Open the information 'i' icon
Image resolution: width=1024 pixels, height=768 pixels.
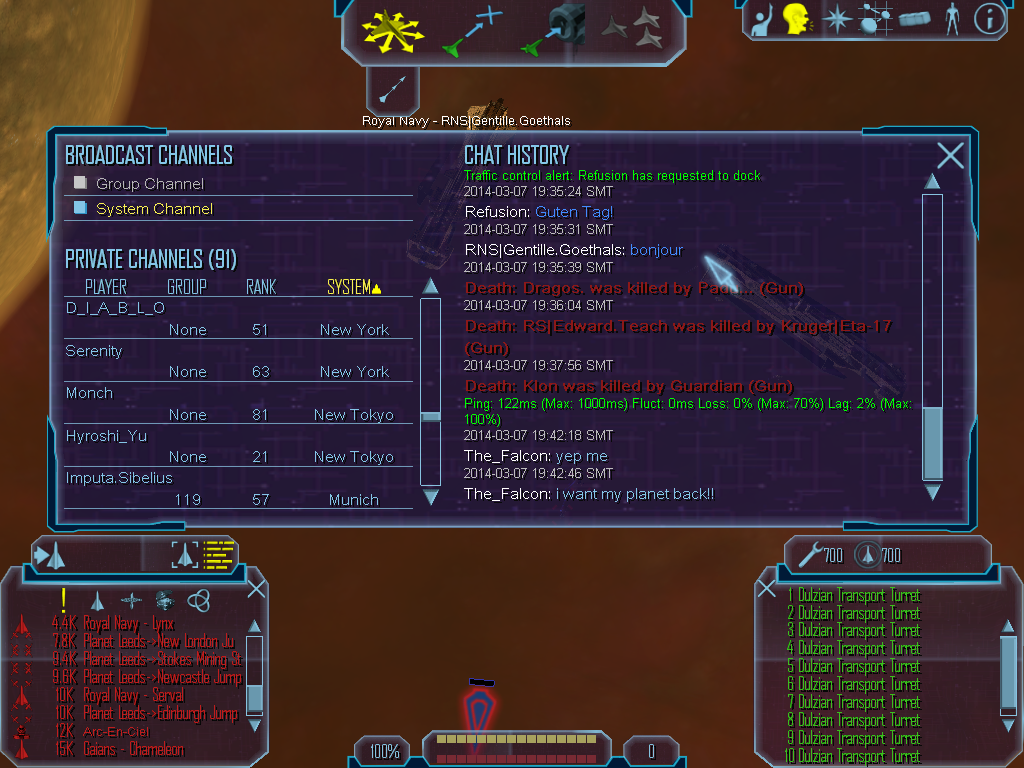989,19
